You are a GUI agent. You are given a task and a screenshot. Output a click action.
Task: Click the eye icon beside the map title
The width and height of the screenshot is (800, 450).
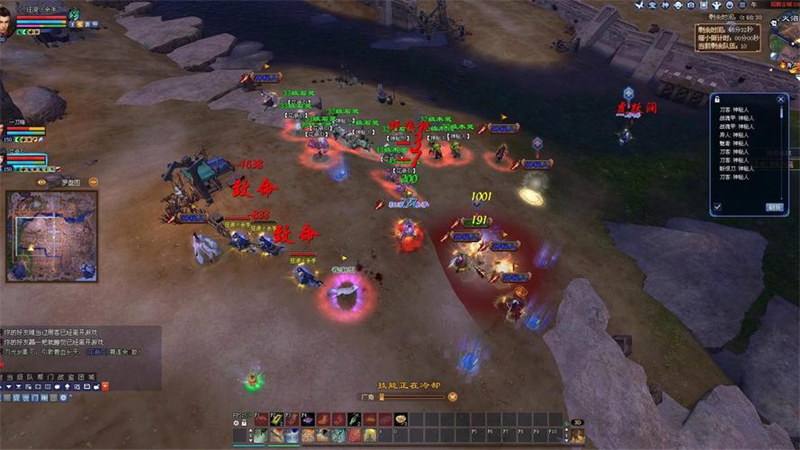(x=42, y=182)
